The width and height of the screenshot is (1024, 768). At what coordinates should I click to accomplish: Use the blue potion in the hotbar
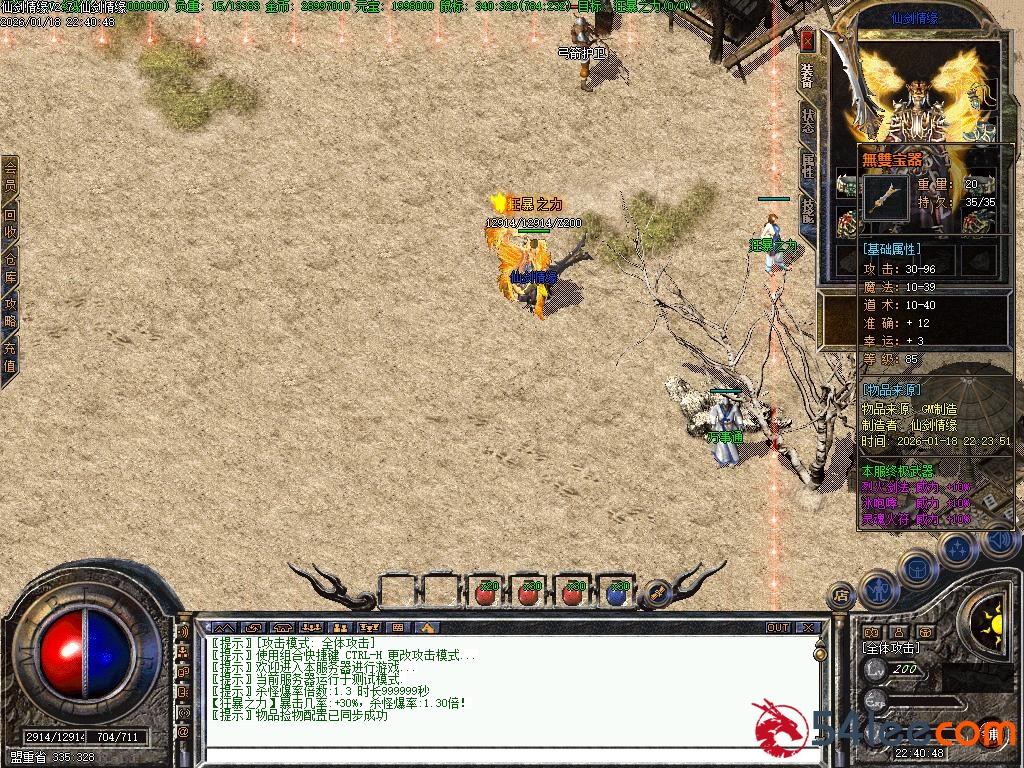click(x=617, y=594)
